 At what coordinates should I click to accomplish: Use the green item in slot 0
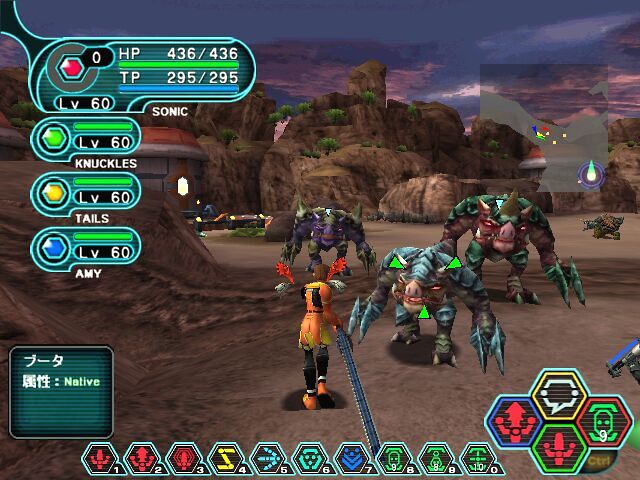(478, 459)
